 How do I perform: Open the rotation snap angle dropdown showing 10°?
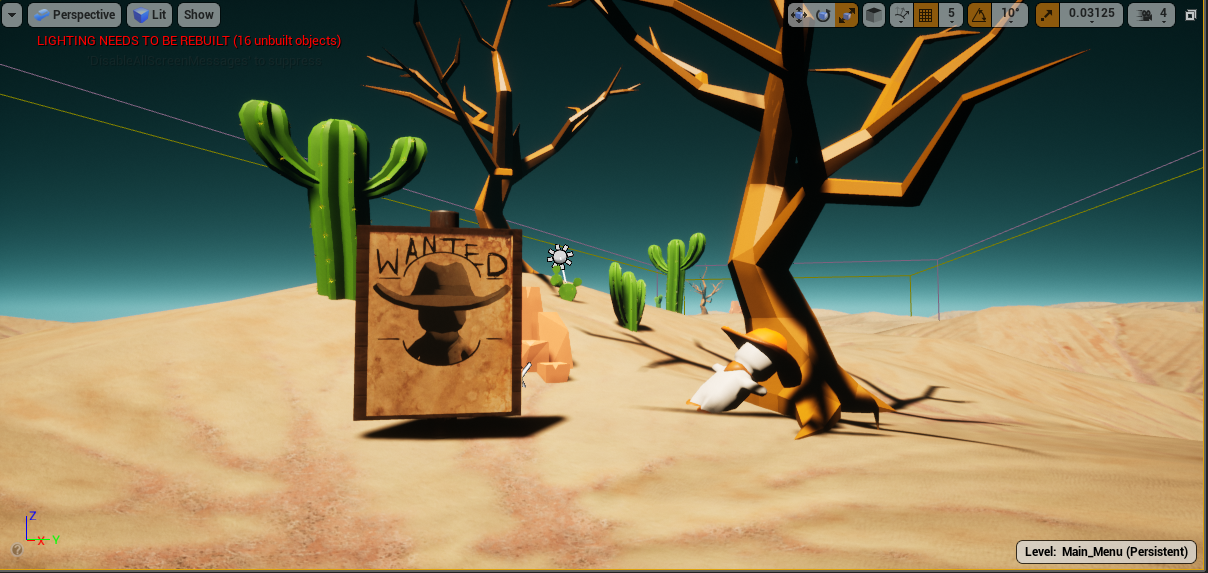pos(1010,15)
